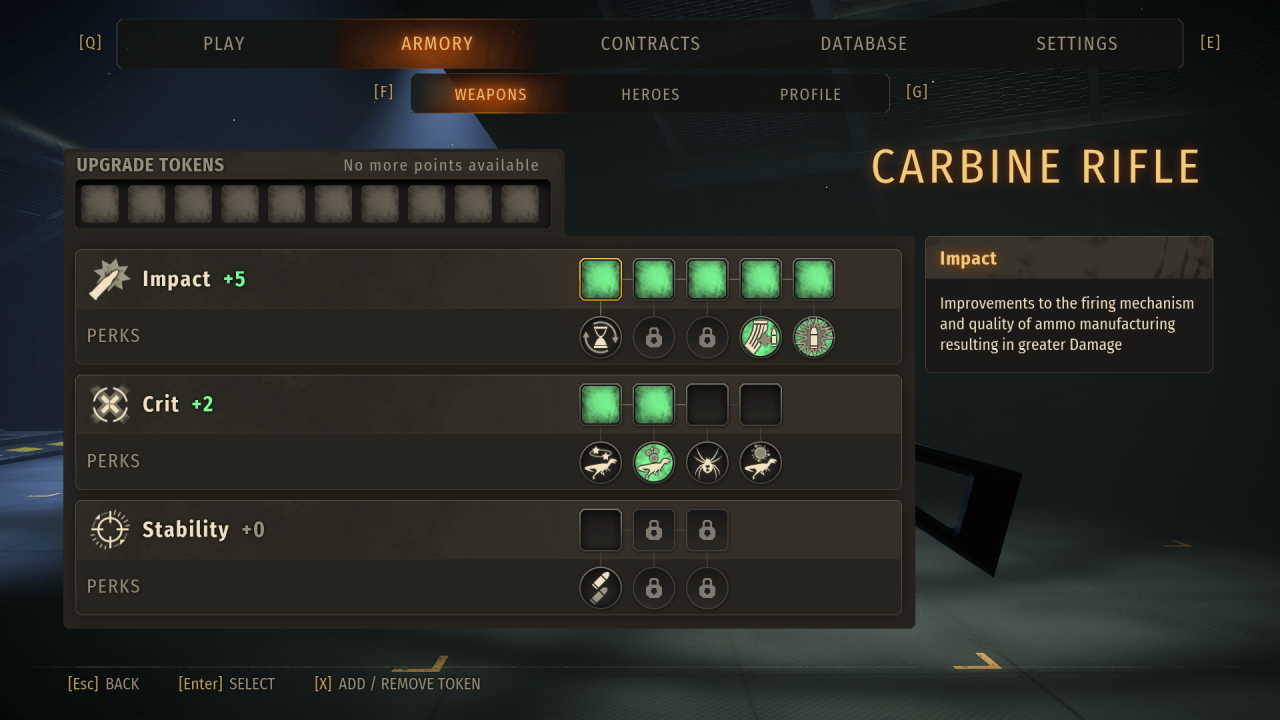
Task: Switch to the Heroes sub-tab
Action: click(650, 94)
